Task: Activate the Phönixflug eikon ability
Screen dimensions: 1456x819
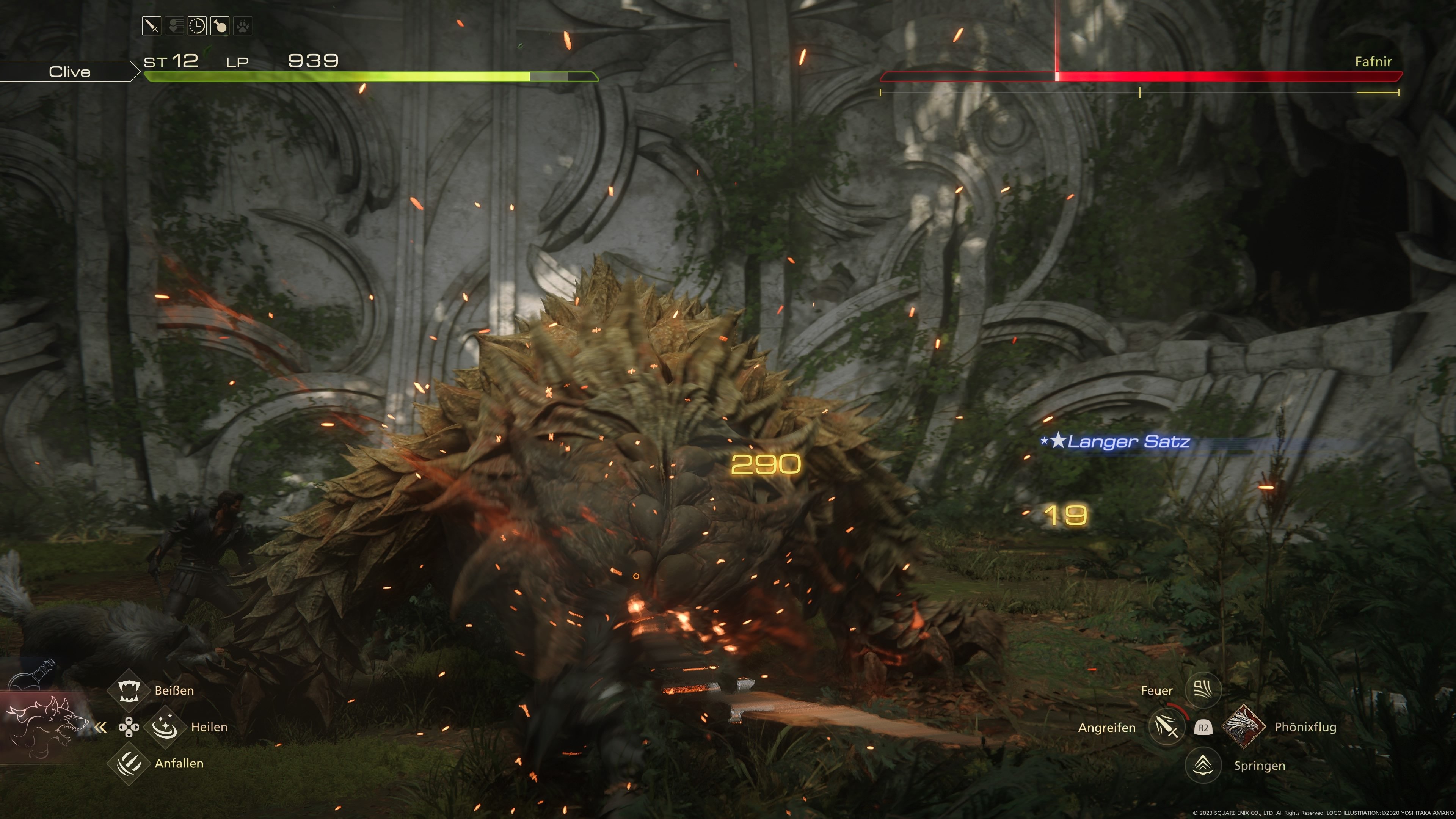Action: (1244, 726)
